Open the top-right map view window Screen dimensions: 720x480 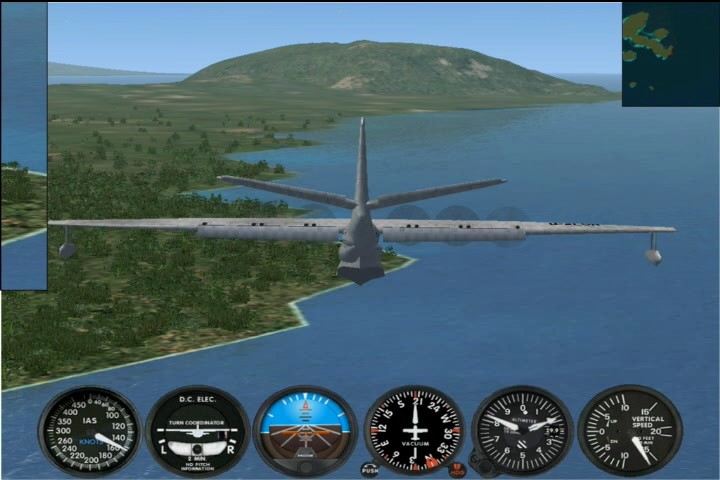(x=670, y=54)
